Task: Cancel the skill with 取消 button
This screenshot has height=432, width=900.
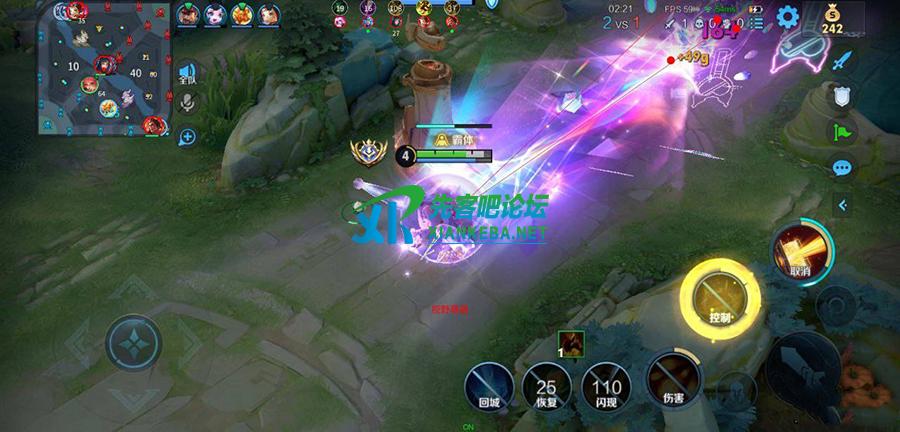Action: pyautogui.click(x=799, y=252)
